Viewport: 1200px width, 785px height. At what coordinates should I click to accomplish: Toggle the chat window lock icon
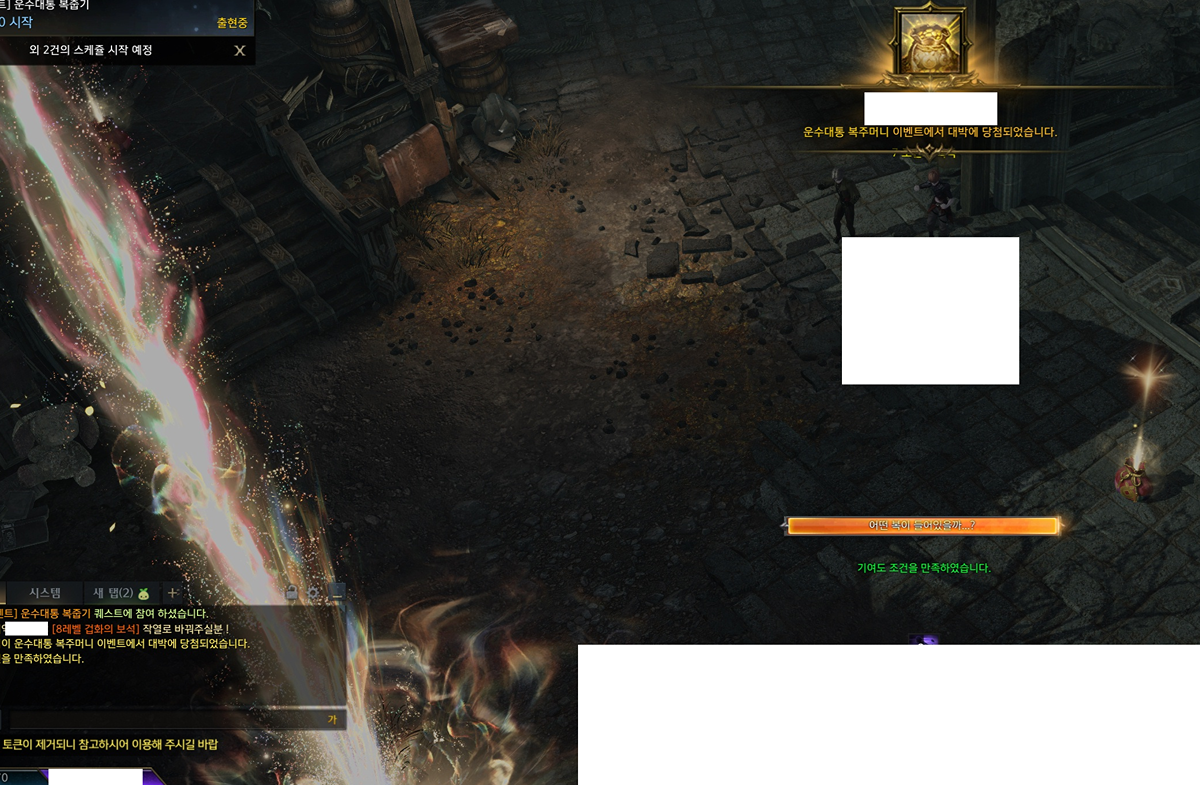pos(291,593)
